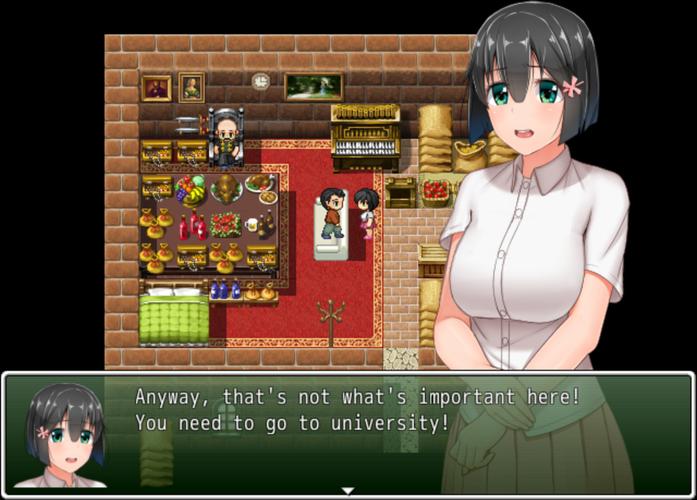Advance dialogue with the down arrow indicator
697x500 pixels.
tap(348, 490)
